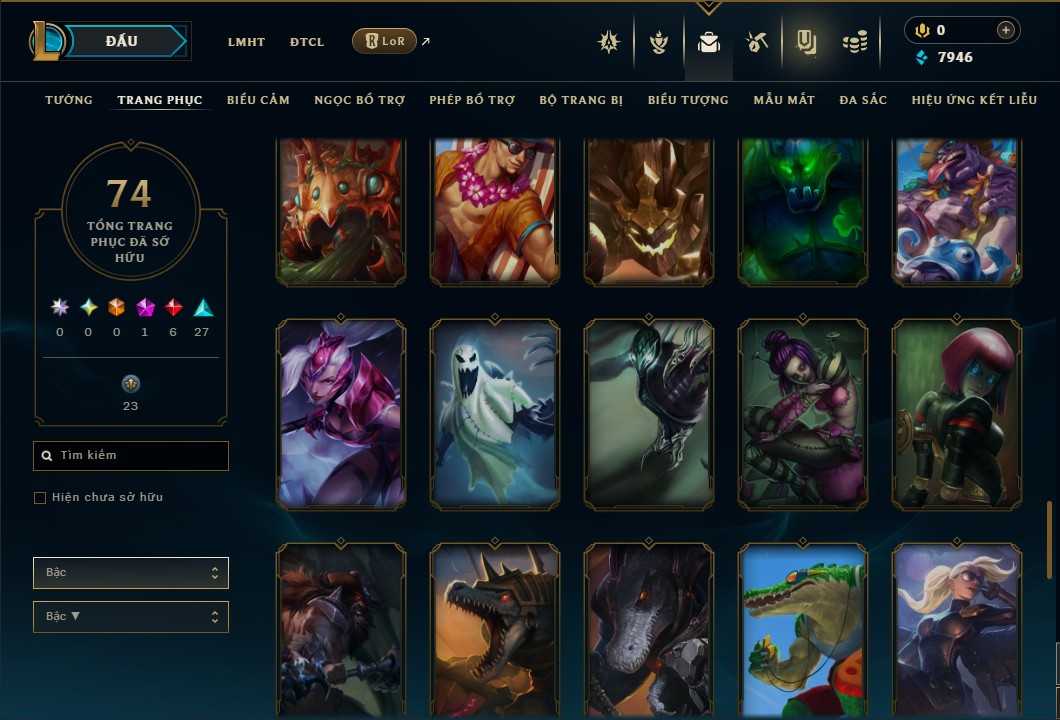Screen dimensions: 1060x720
Task: View the ĐA SẮC tab
Action: 863,100
